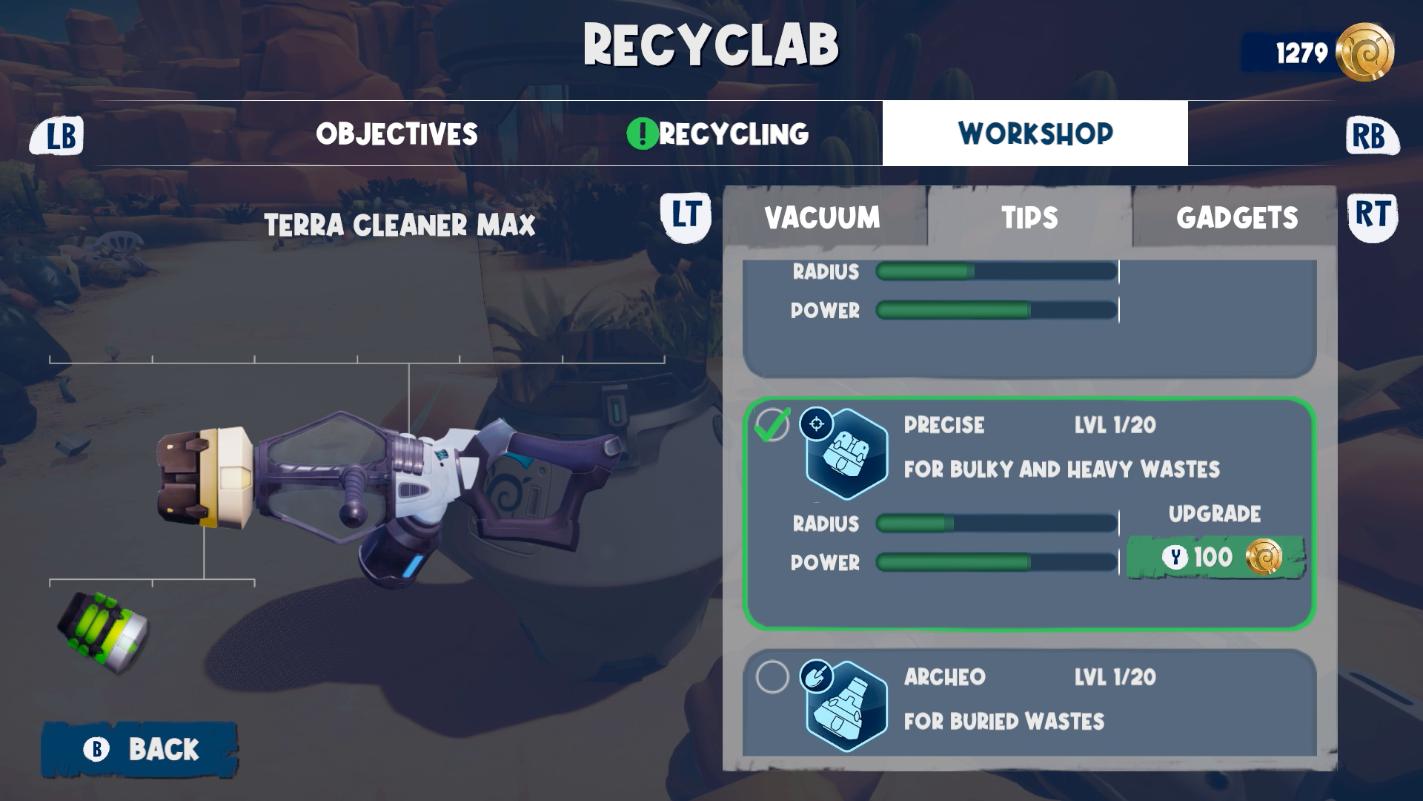This screenshot has width=1423, height=801.
Task: Open the Gadgets sub-tab
Action: point(1237,218)
